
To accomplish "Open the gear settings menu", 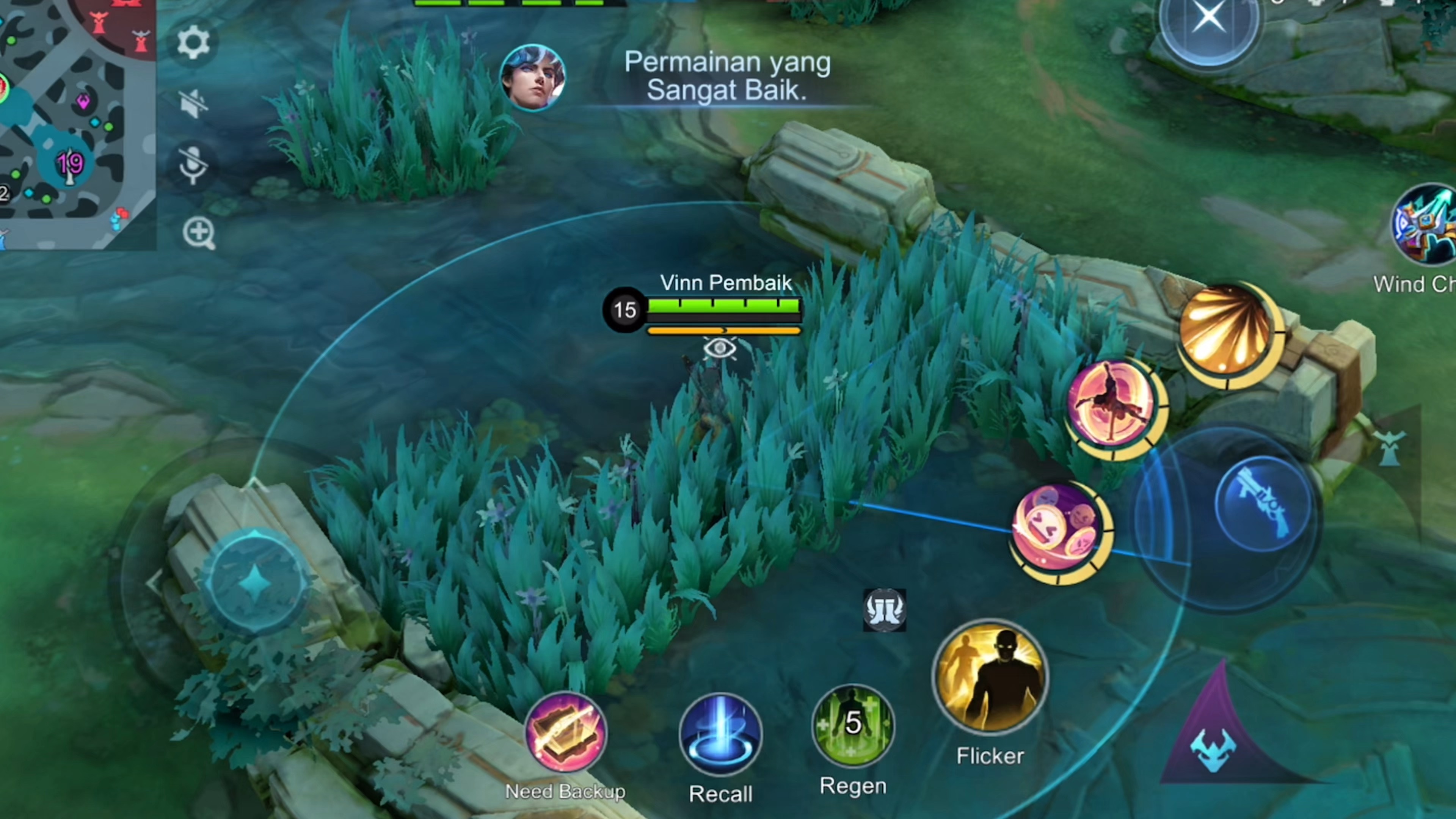I will pyautogui.click(x=193, y=42).
